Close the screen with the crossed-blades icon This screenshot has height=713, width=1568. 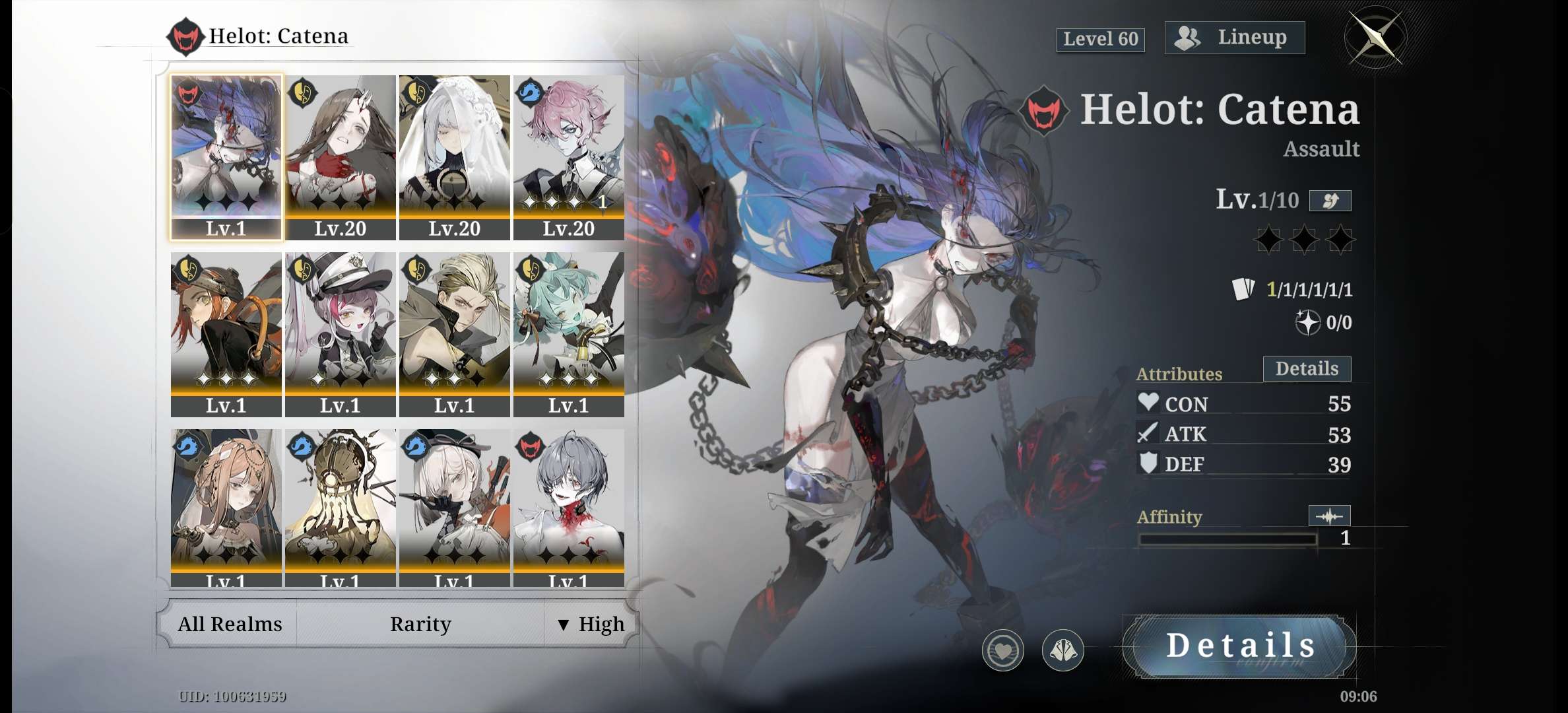pyautogui.click(x=1375, y=38)
